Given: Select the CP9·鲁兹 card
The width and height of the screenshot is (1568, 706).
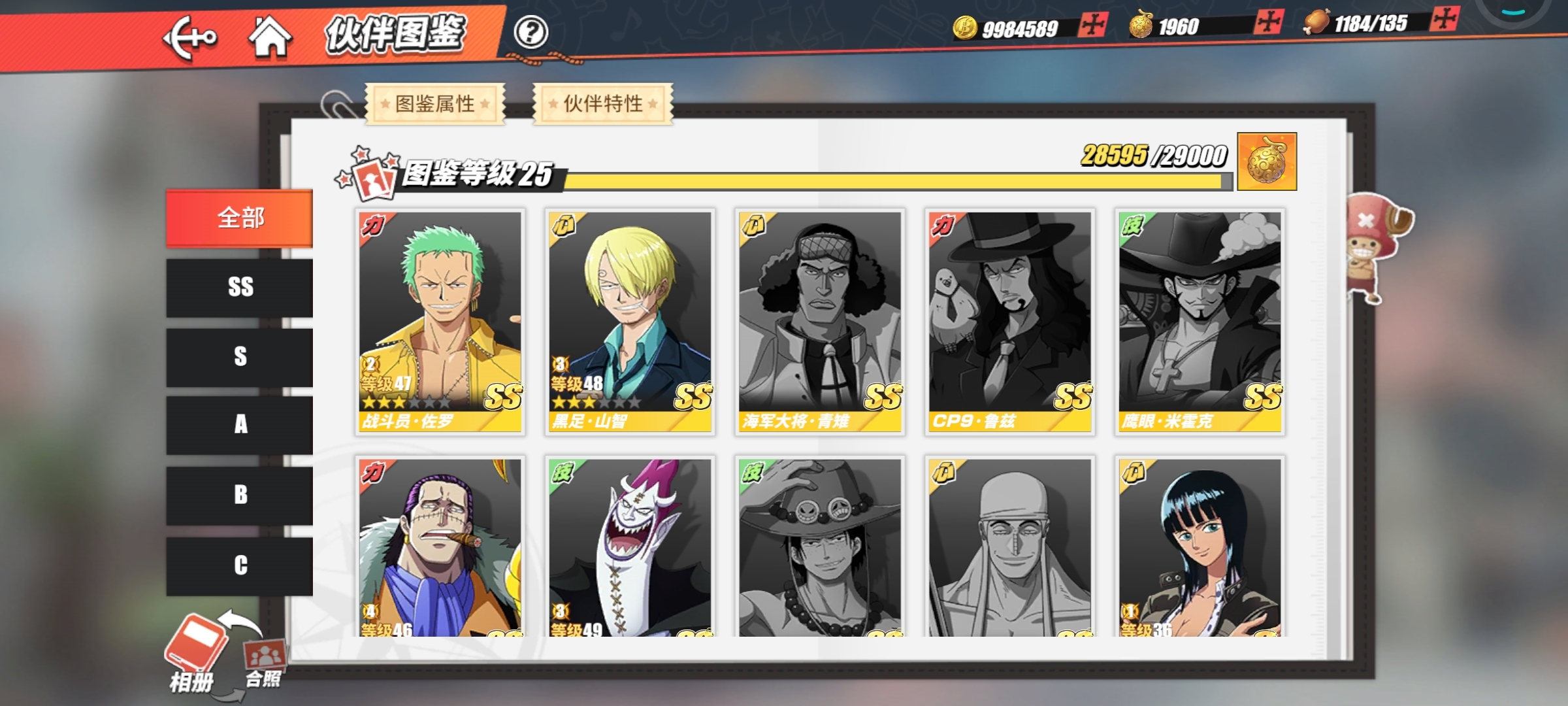Looking at the screenshot, I should pos(1009,322).
